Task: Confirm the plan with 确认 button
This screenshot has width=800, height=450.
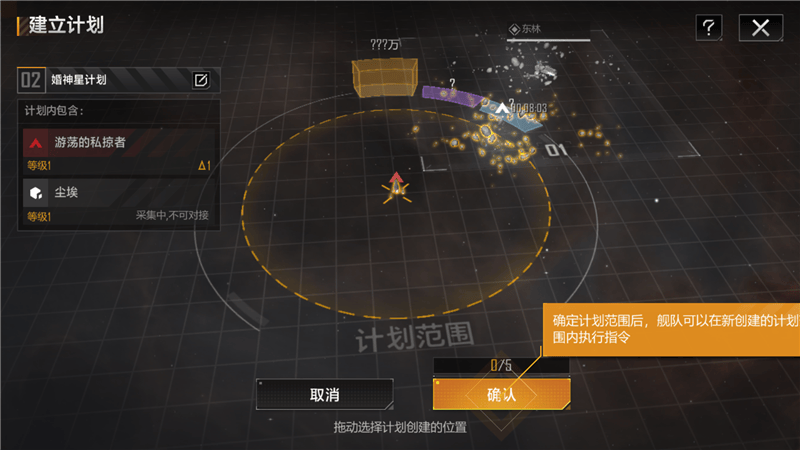Action: tap(501, 394)
